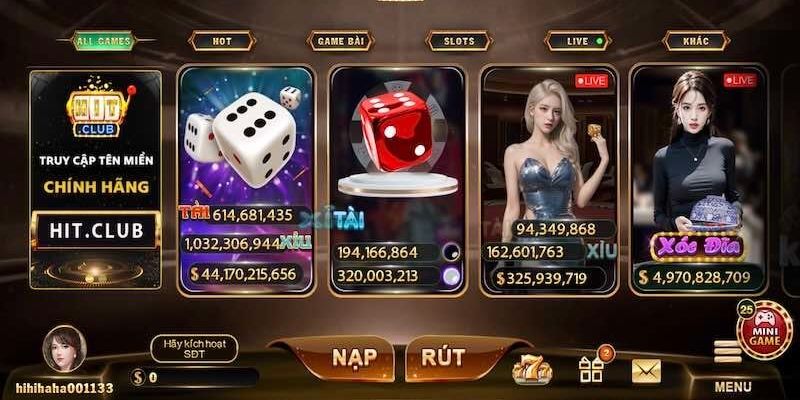Open the KHÁC category tab

coord(694,41)
